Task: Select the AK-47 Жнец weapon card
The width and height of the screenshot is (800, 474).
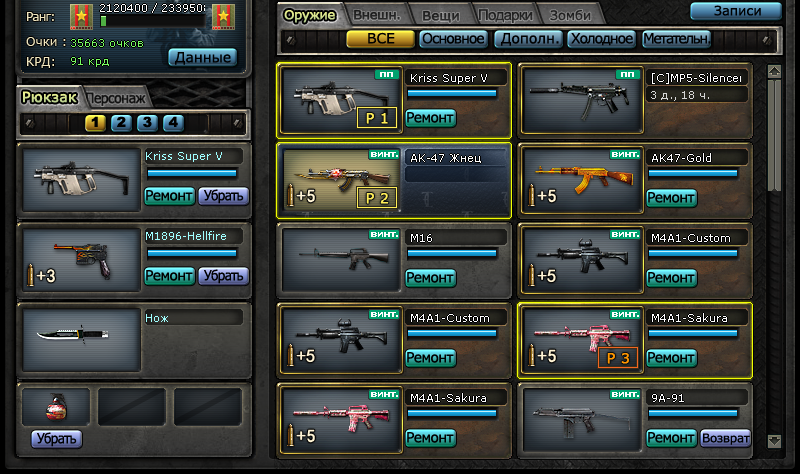Action: pyautogui.click(x=339, y=181)
